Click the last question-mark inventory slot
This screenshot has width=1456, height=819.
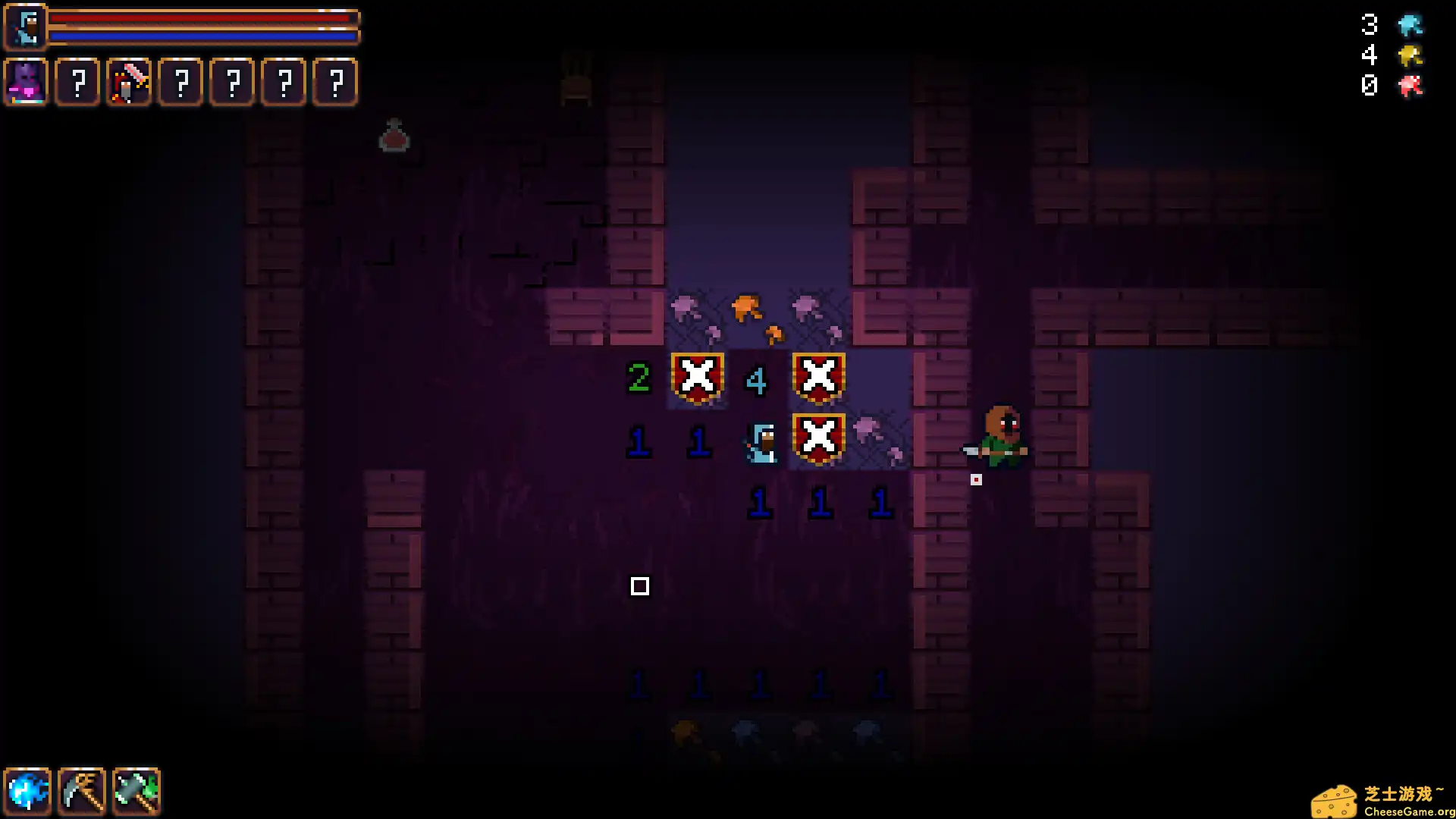[x=334, y=82]
